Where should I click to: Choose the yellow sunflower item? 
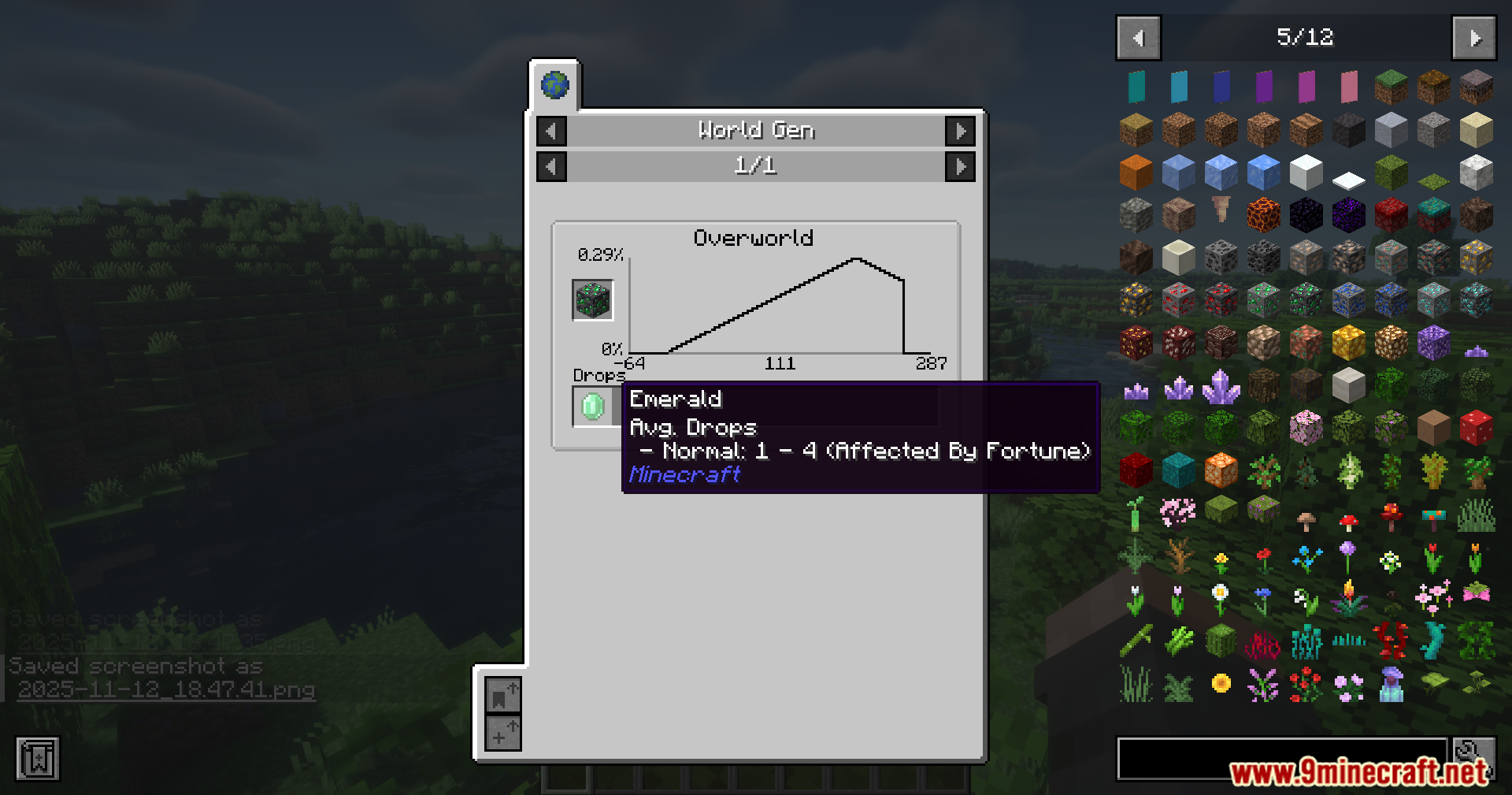coord(1221,684)
